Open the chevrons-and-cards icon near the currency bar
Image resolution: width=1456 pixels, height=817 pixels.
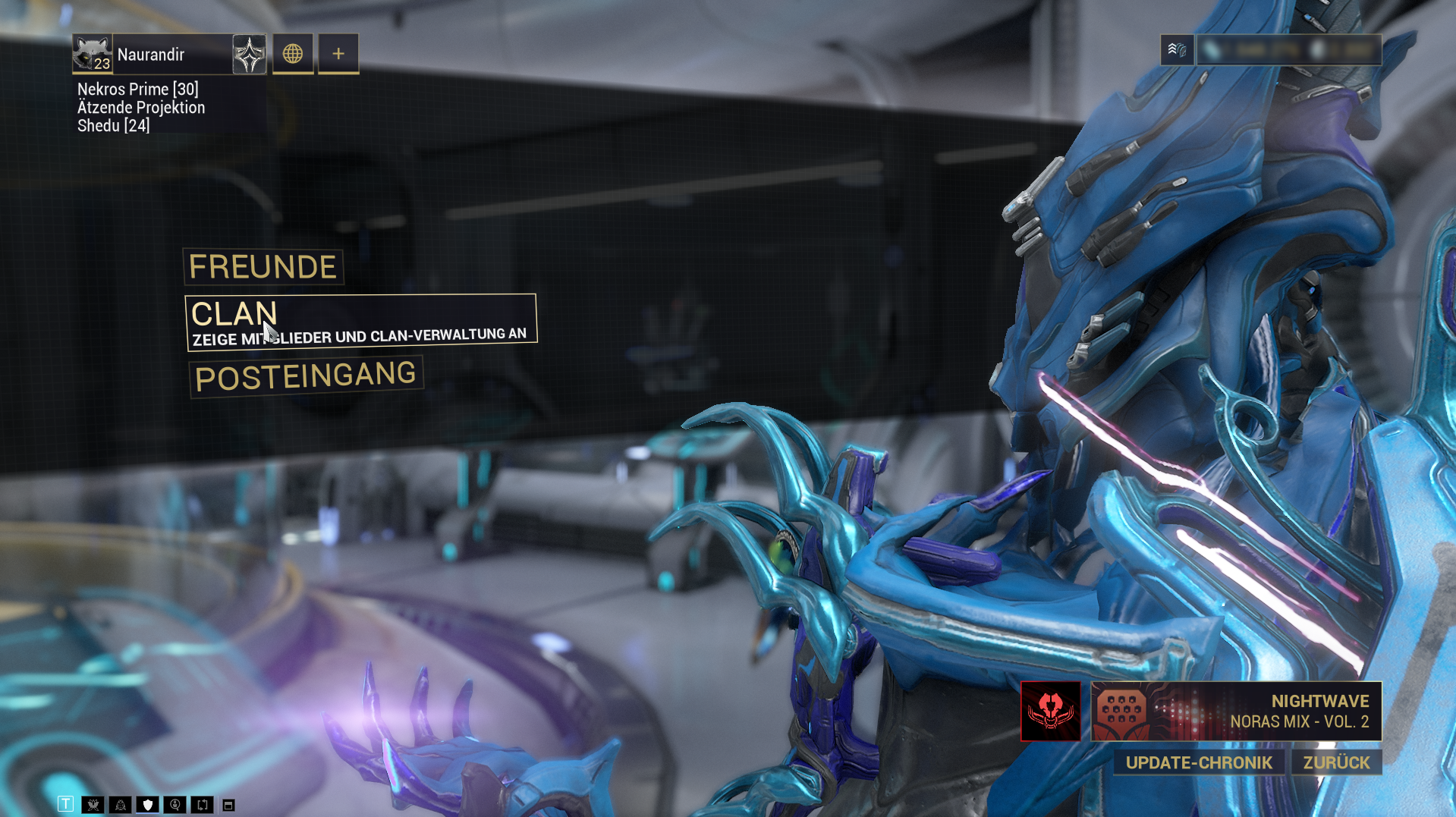click(1177, 50)
